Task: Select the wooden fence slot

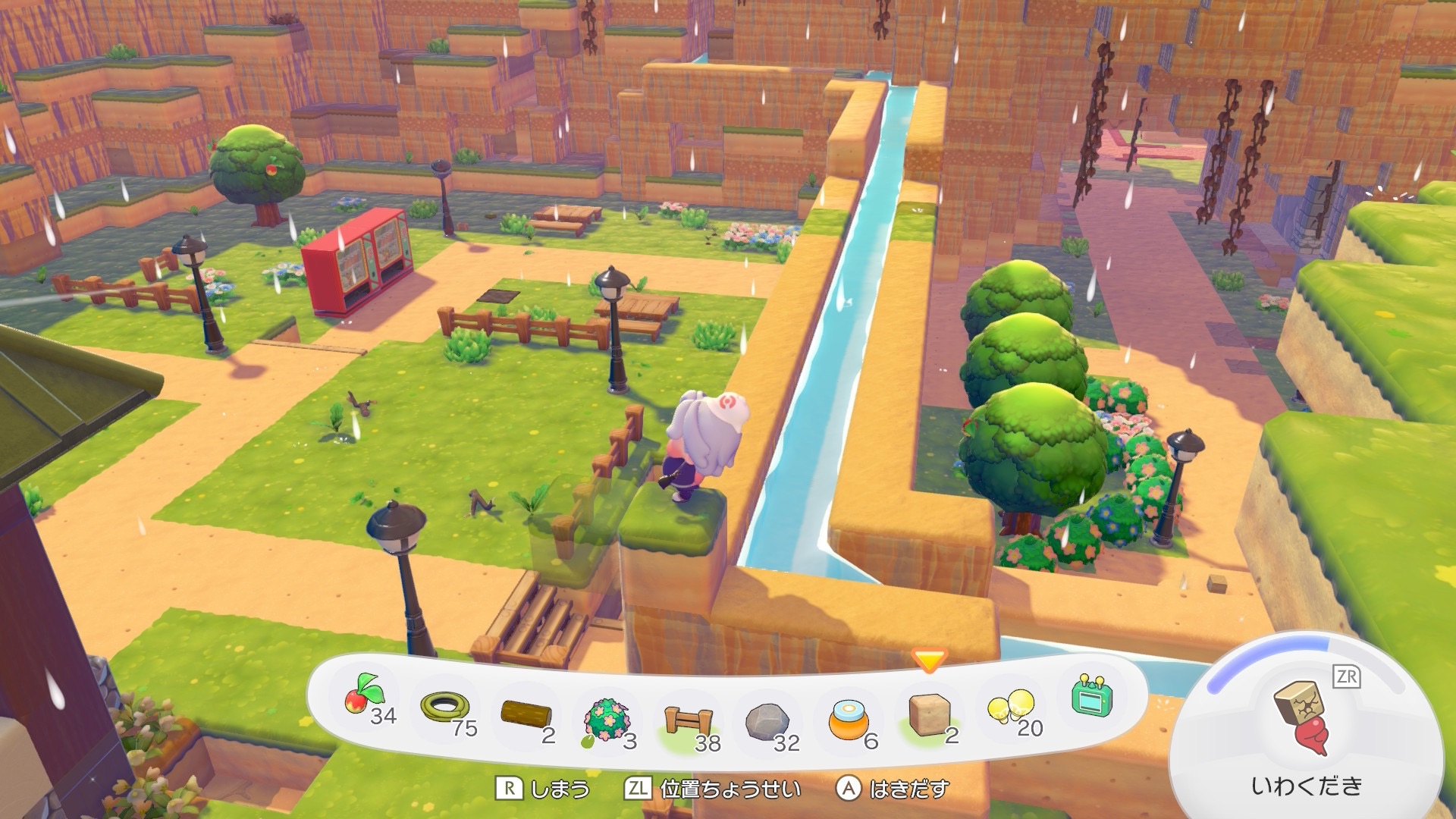Action: (688, 722)
